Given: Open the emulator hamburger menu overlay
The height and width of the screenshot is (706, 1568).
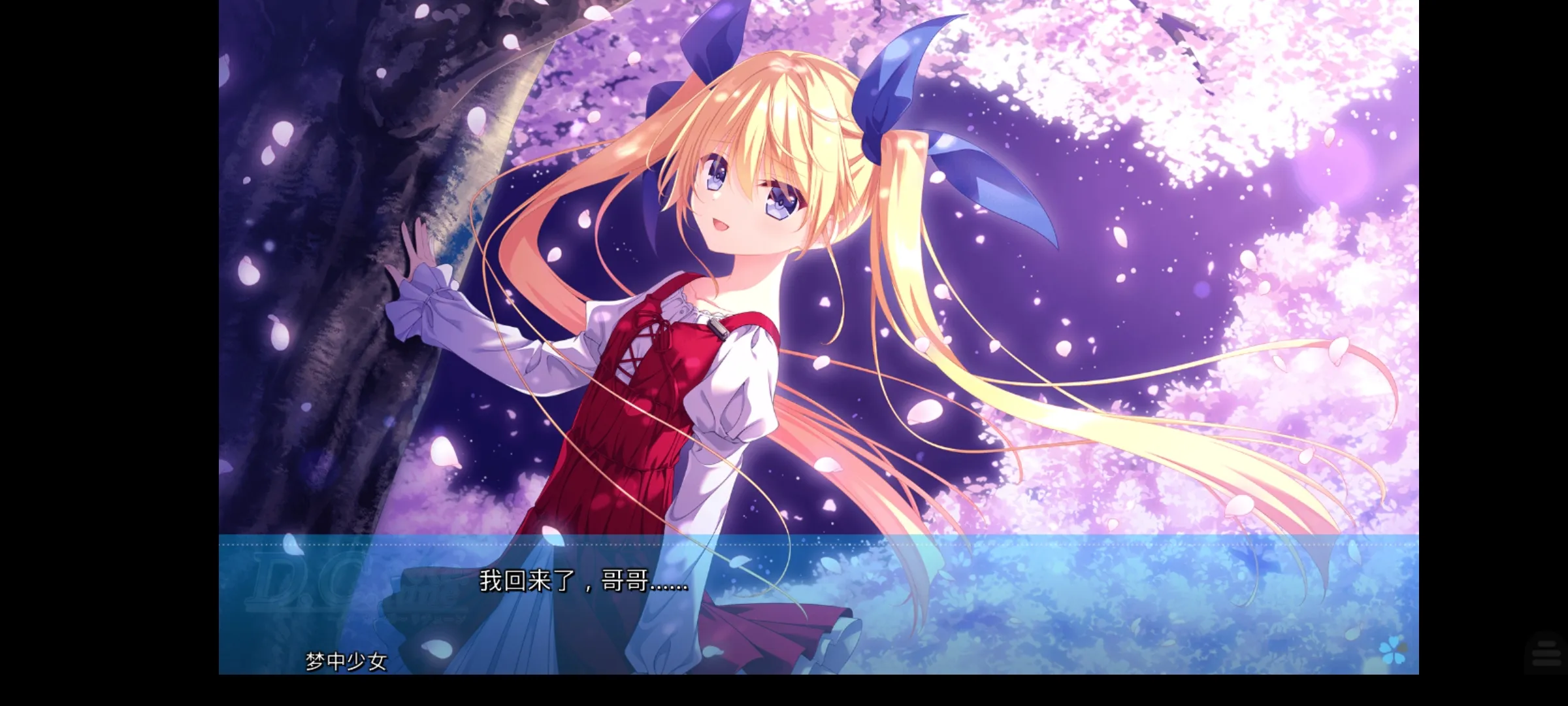Looking at the screenshot, I should (1546, 653).
